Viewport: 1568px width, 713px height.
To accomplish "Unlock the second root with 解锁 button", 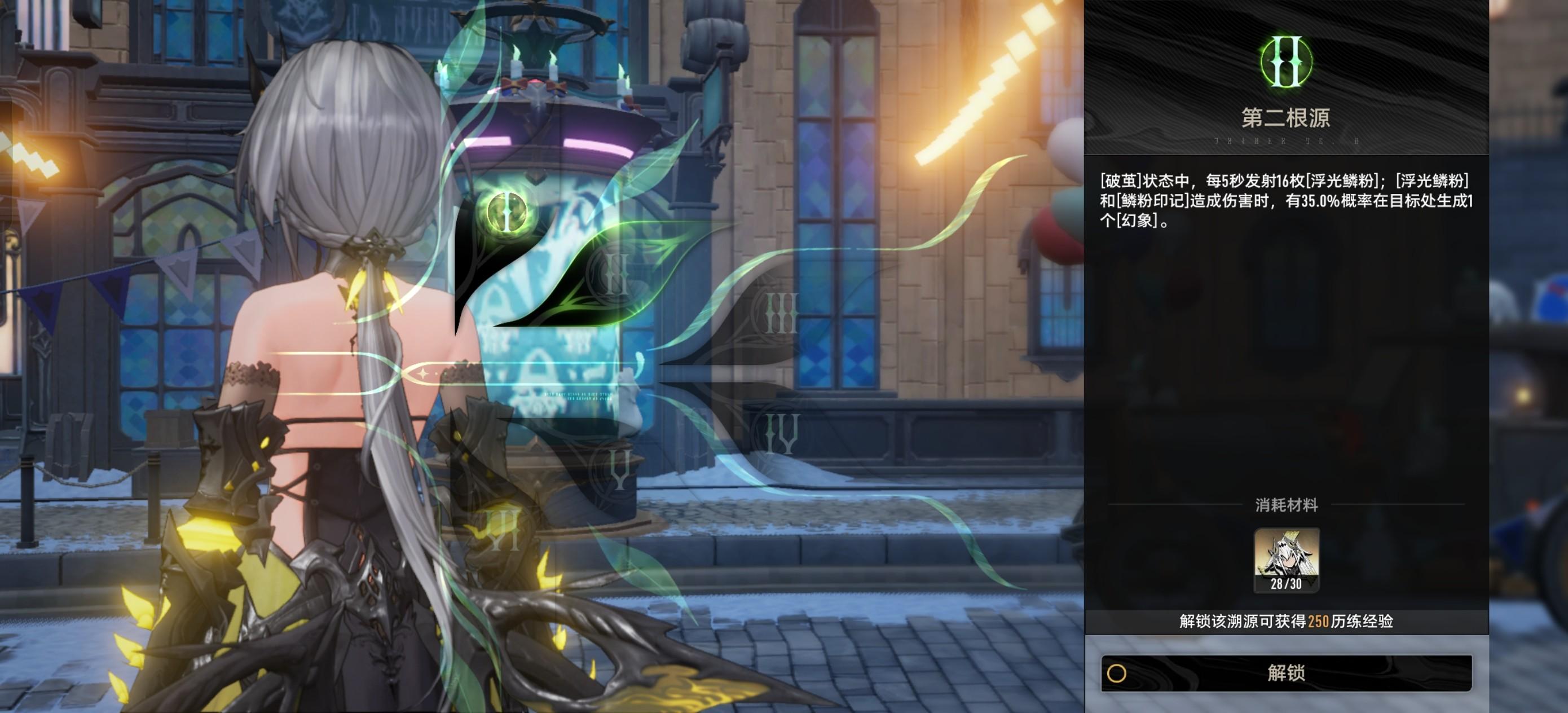I will tap(1285, 673).
